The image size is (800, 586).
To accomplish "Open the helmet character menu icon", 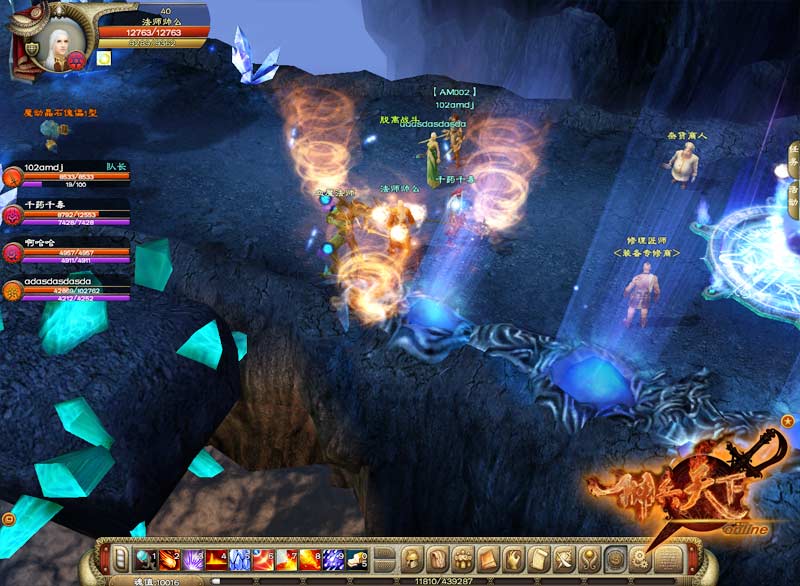I will click(412, 558).
